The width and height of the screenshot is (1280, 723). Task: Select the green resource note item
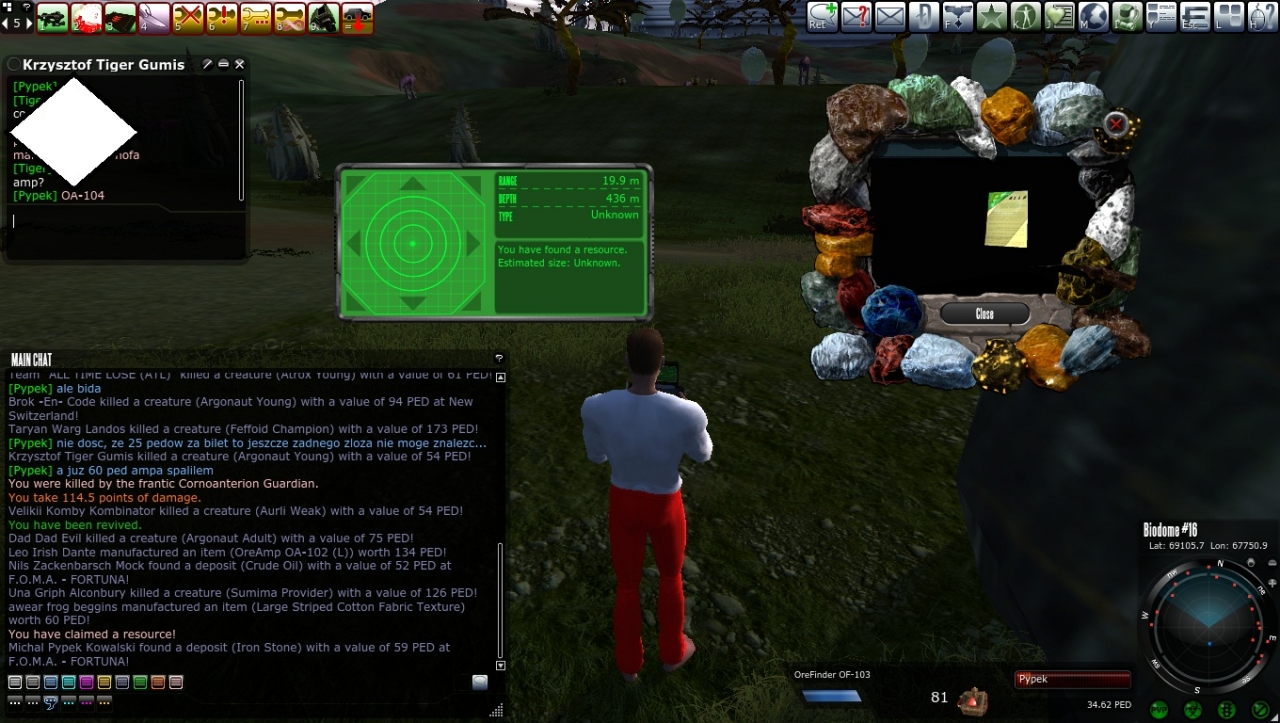point(1006,218)
